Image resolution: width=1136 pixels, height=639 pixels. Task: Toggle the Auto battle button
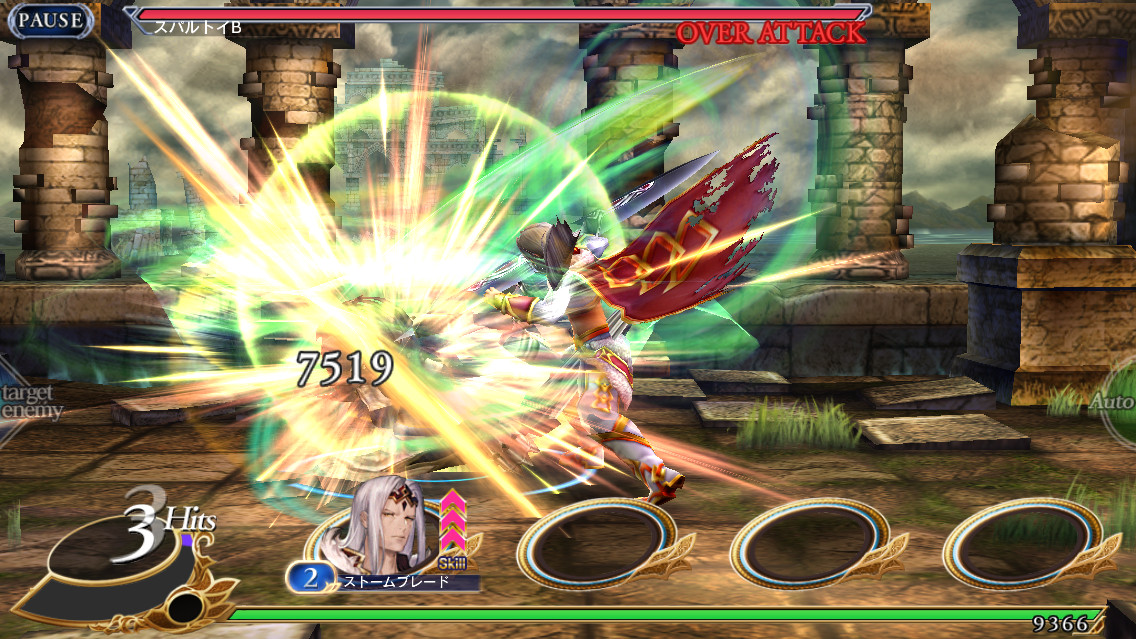point(1116,402)
